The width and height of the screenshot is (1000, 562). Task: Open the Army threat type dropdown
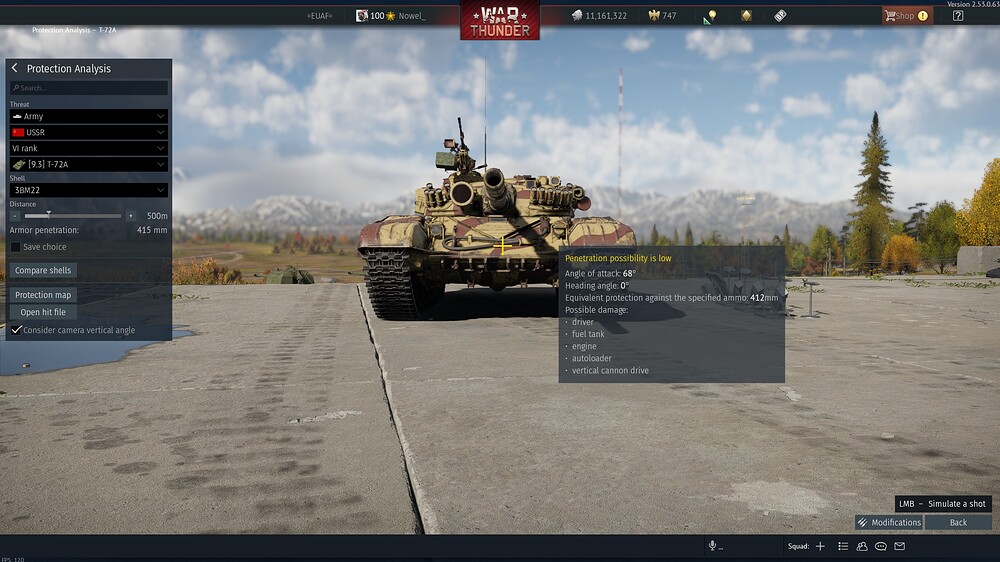pyautogui.click(x=88, y=117)
